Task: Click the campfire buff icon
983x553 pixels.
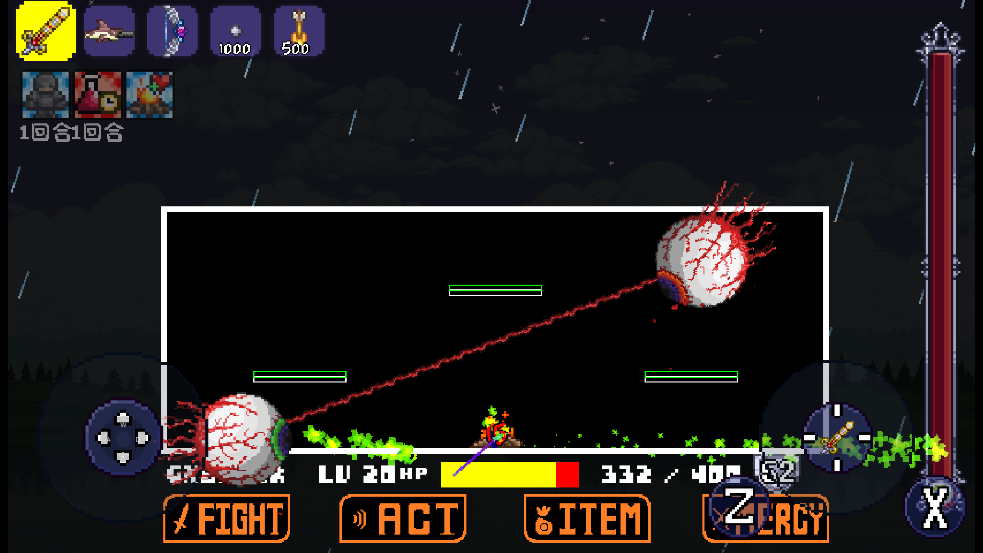Action: [x=149, y=95]
